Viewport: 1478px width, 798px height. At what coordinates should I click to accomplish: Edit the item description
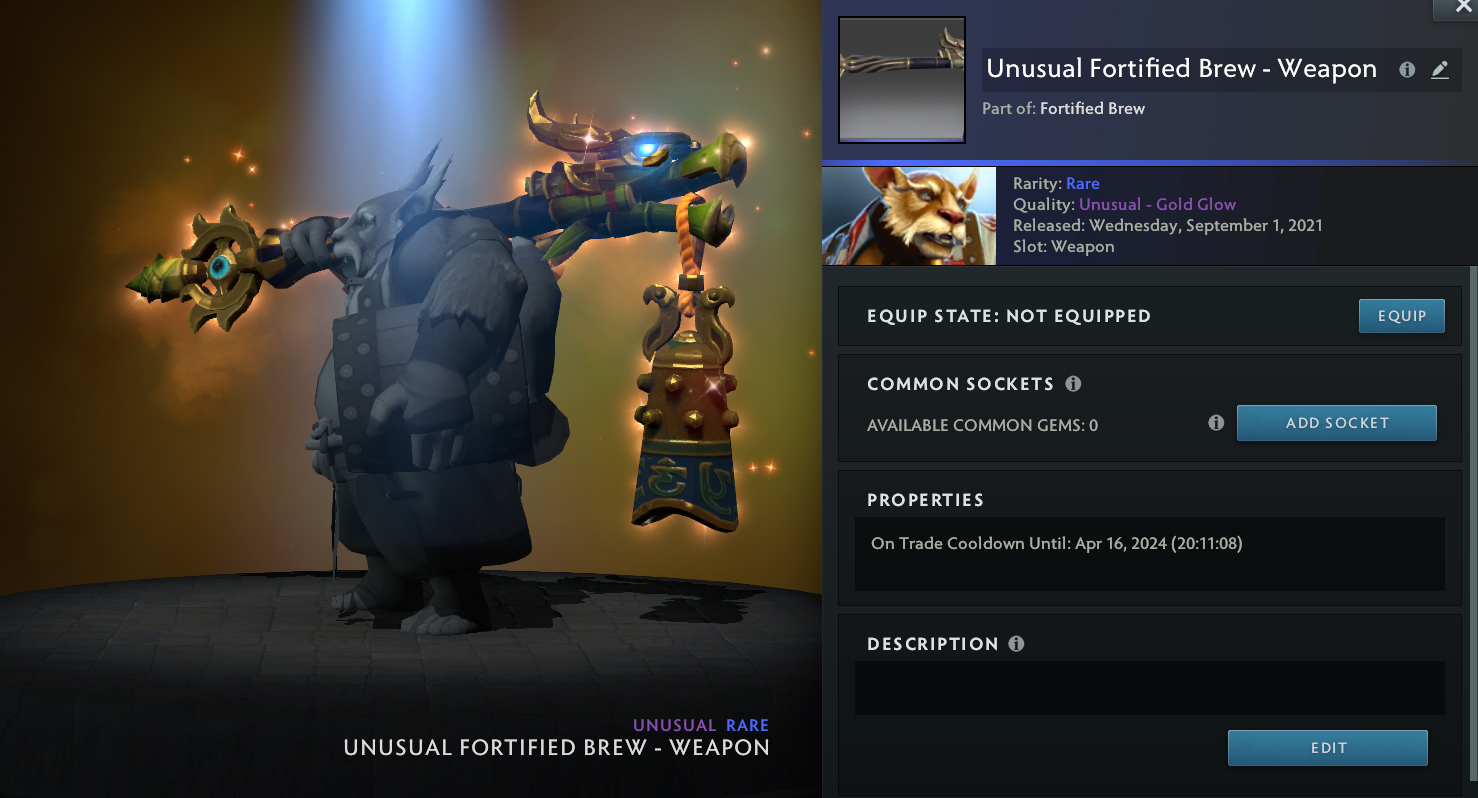1327,748
